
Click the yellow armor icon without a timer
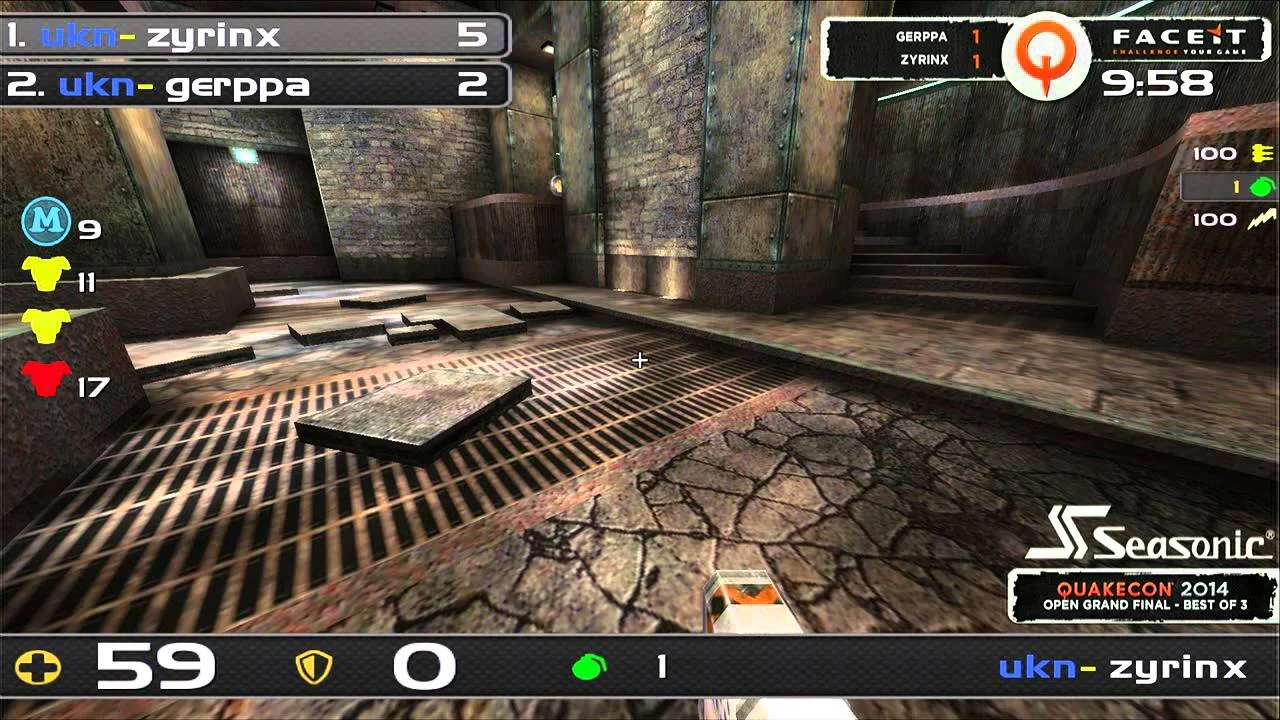point(46,325)
